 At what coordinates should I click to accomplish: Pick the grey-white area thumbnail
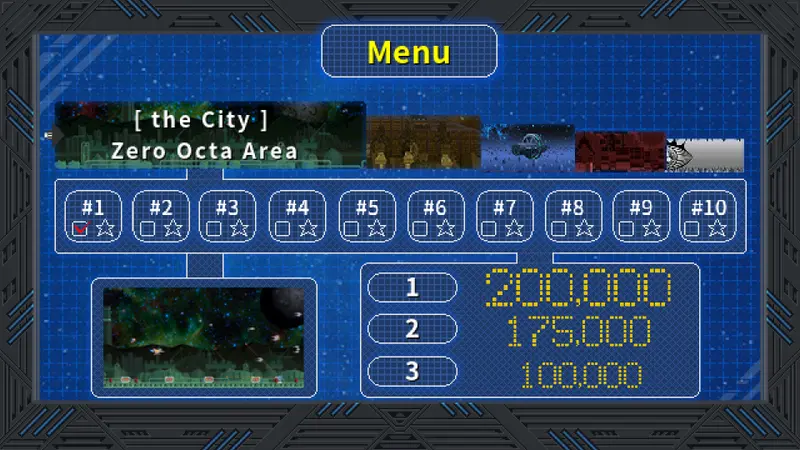point(705,154)
